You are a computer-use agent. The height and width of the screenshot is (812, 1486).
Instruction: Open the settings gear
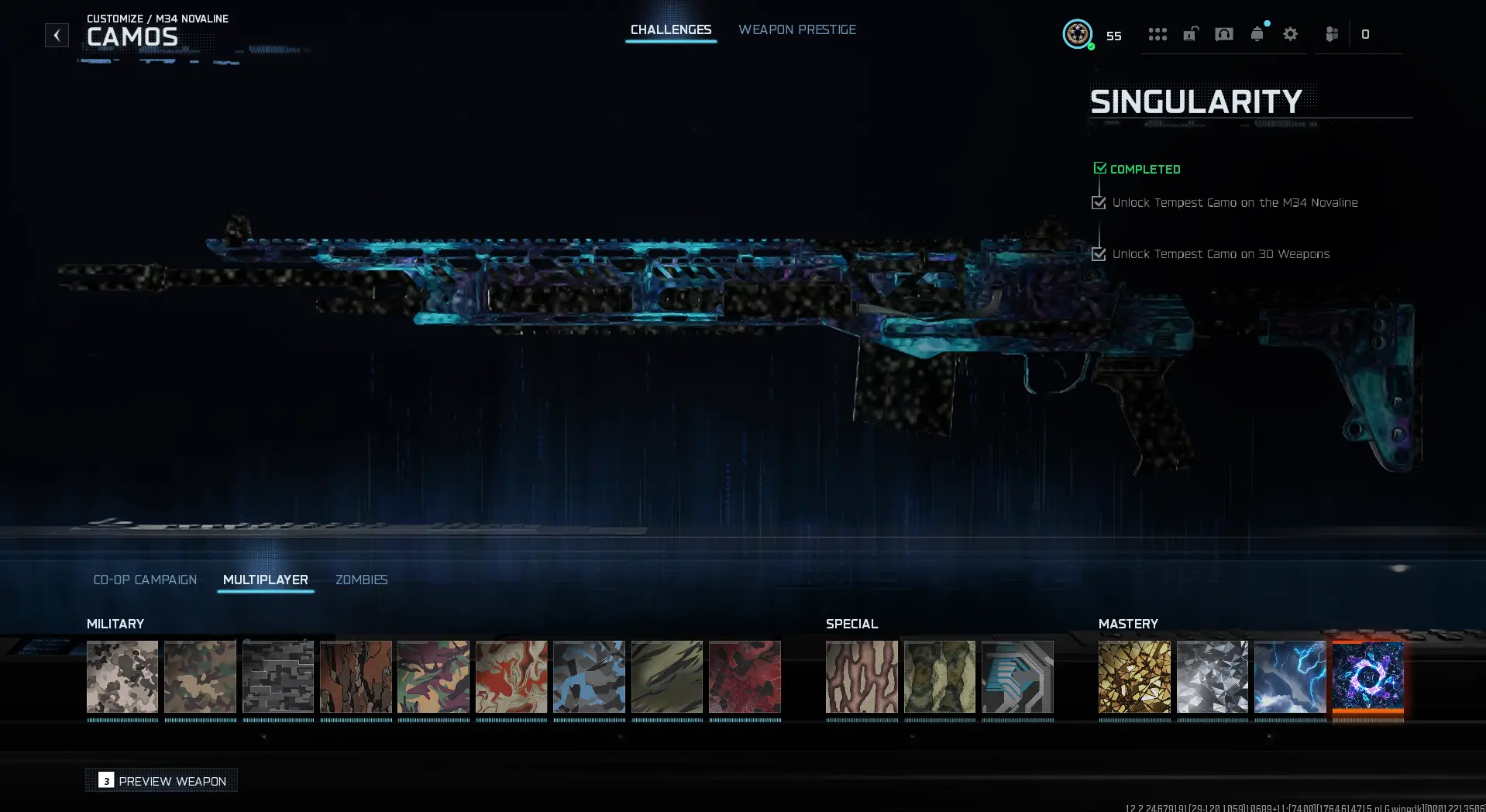coord(1289,34)
